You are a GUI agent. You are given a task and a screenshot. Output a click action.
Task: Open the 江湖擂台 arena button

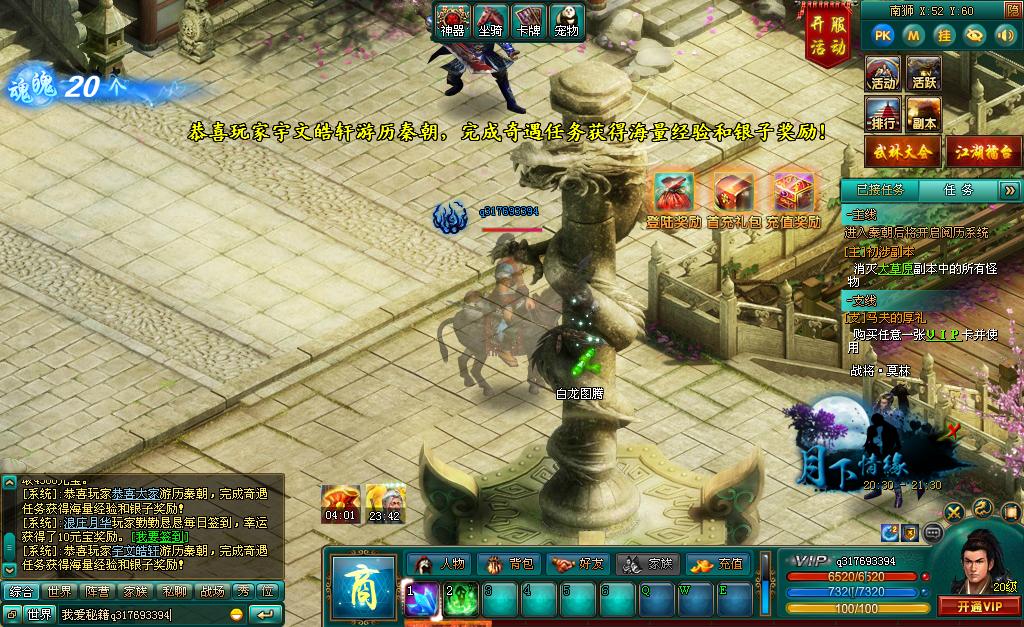984,152
